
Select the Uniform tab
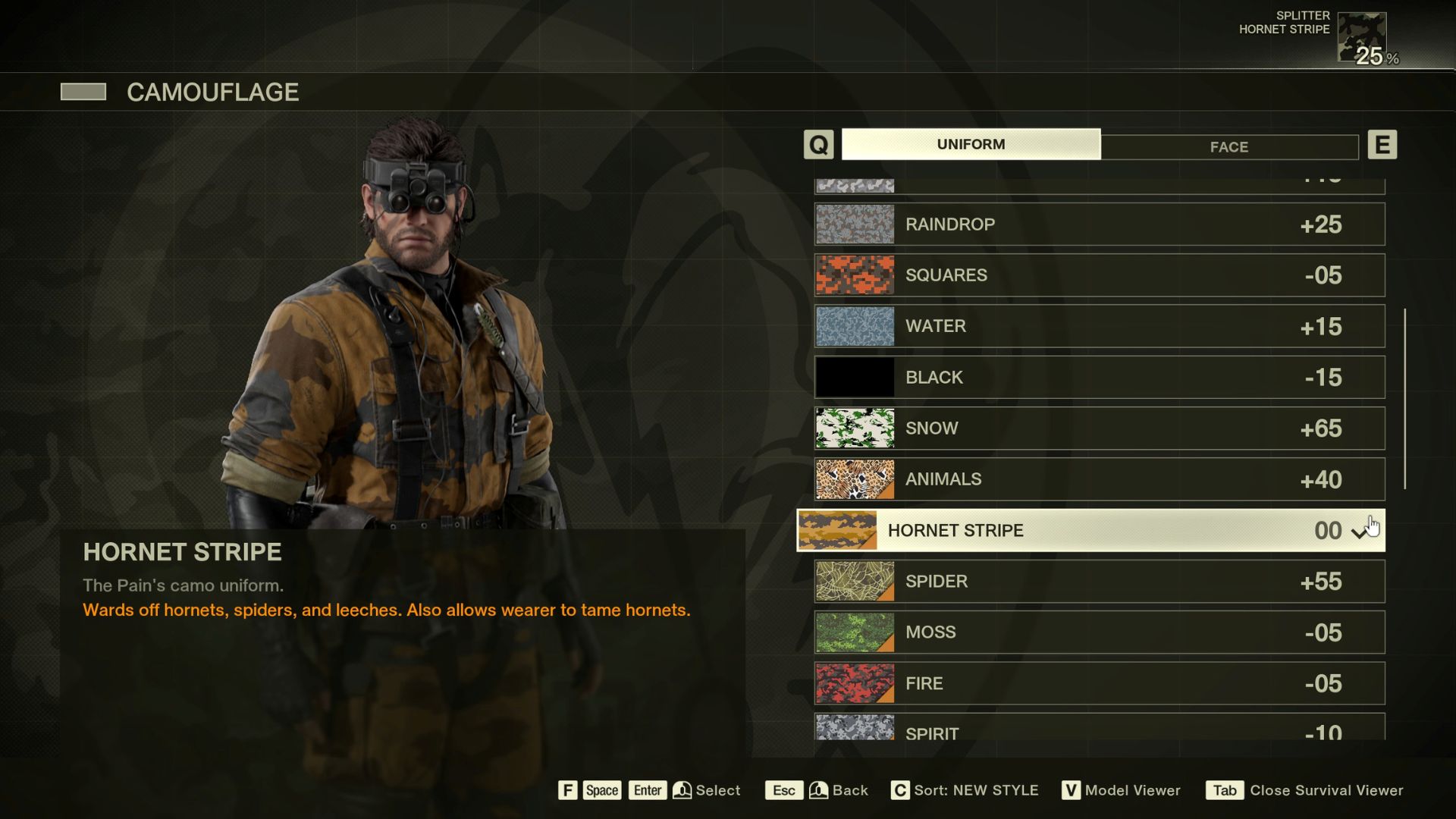pos(971,144)
